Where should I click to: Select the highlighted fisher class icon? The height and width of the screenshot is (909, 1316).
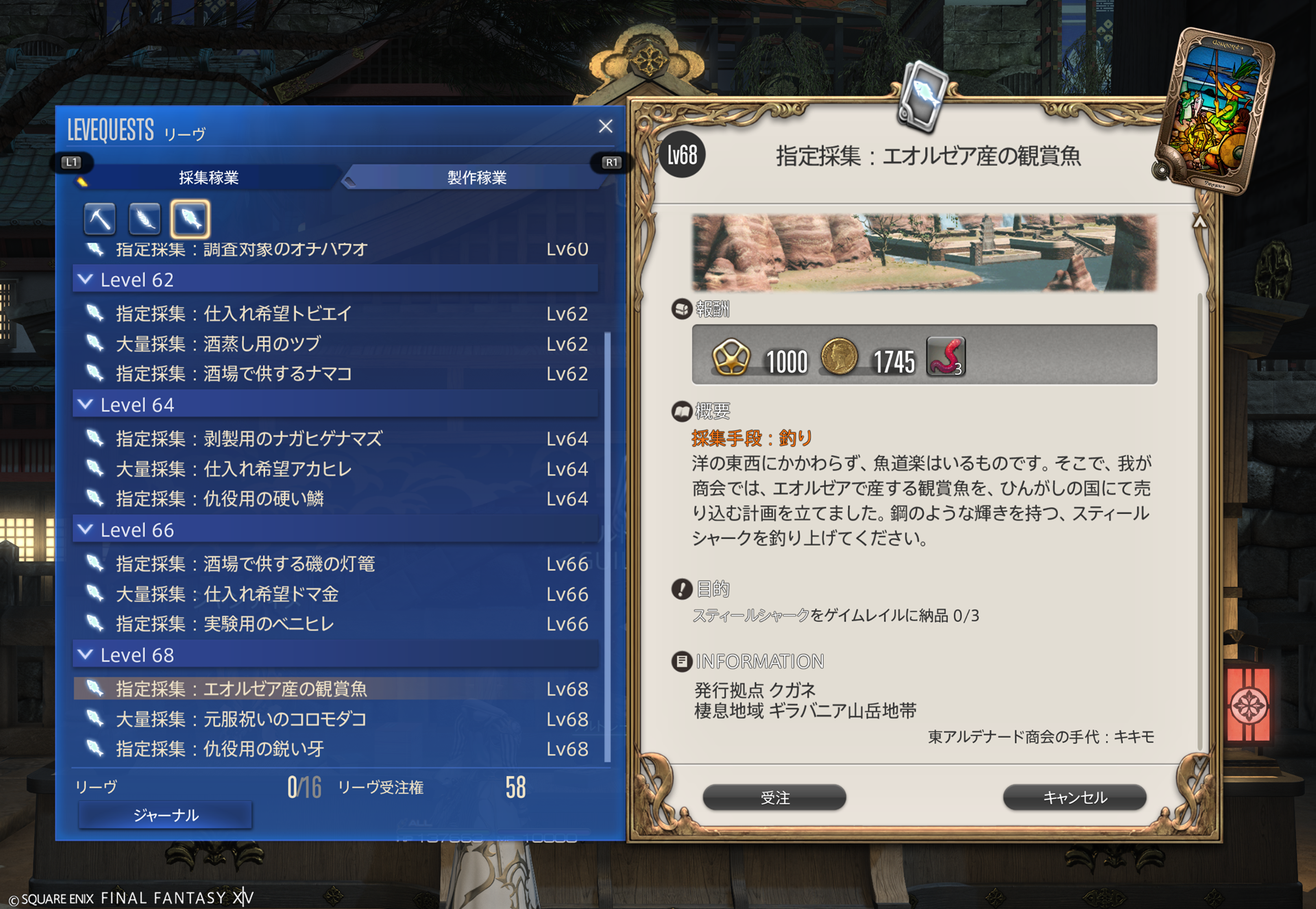[190, 219]
